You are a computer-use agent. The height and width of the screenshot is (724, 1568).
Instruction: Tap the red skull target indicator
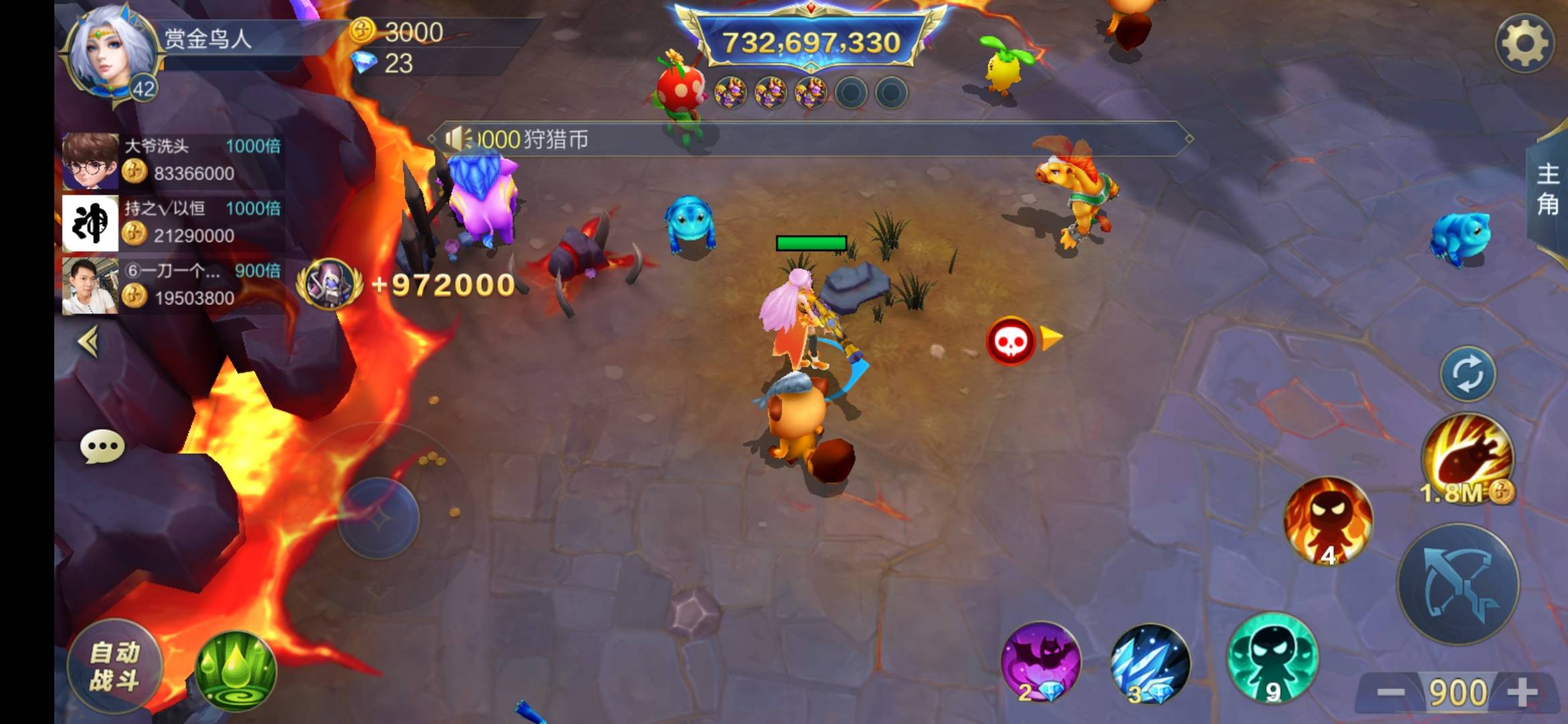coord(1010,341)
